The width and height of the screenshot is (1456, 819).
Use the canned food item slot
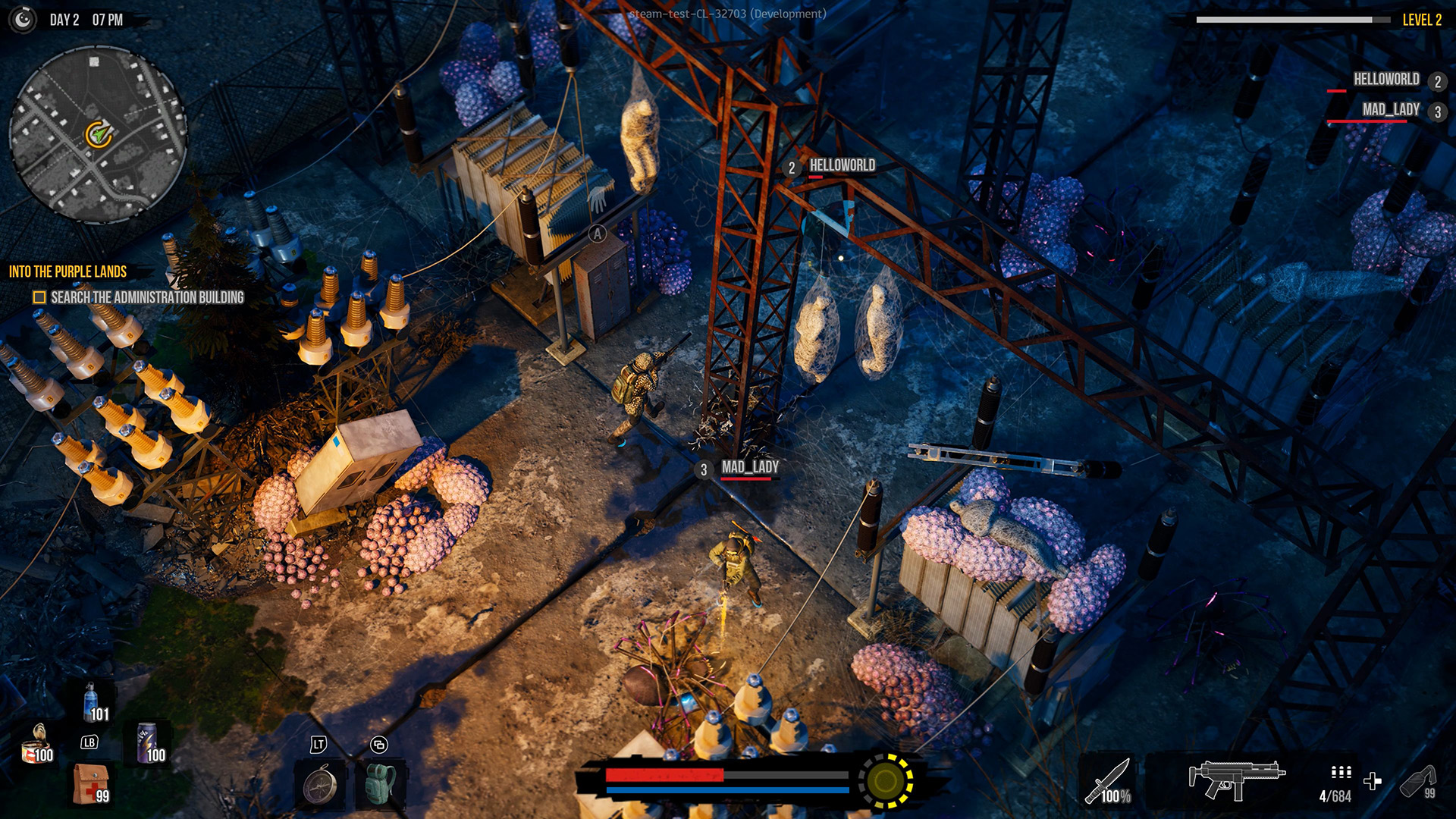(36, 743)
